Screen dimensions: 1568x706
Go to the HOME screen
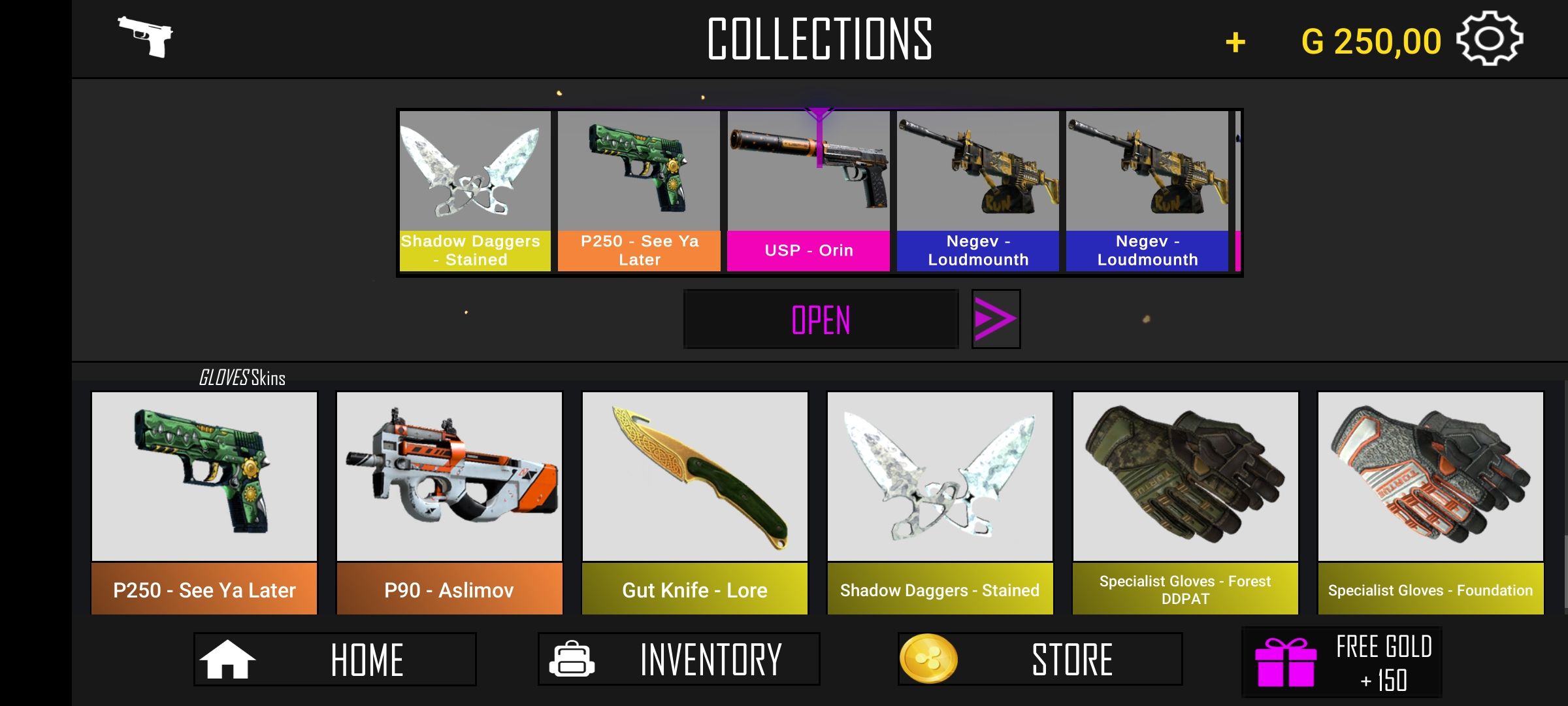point(335,659)
